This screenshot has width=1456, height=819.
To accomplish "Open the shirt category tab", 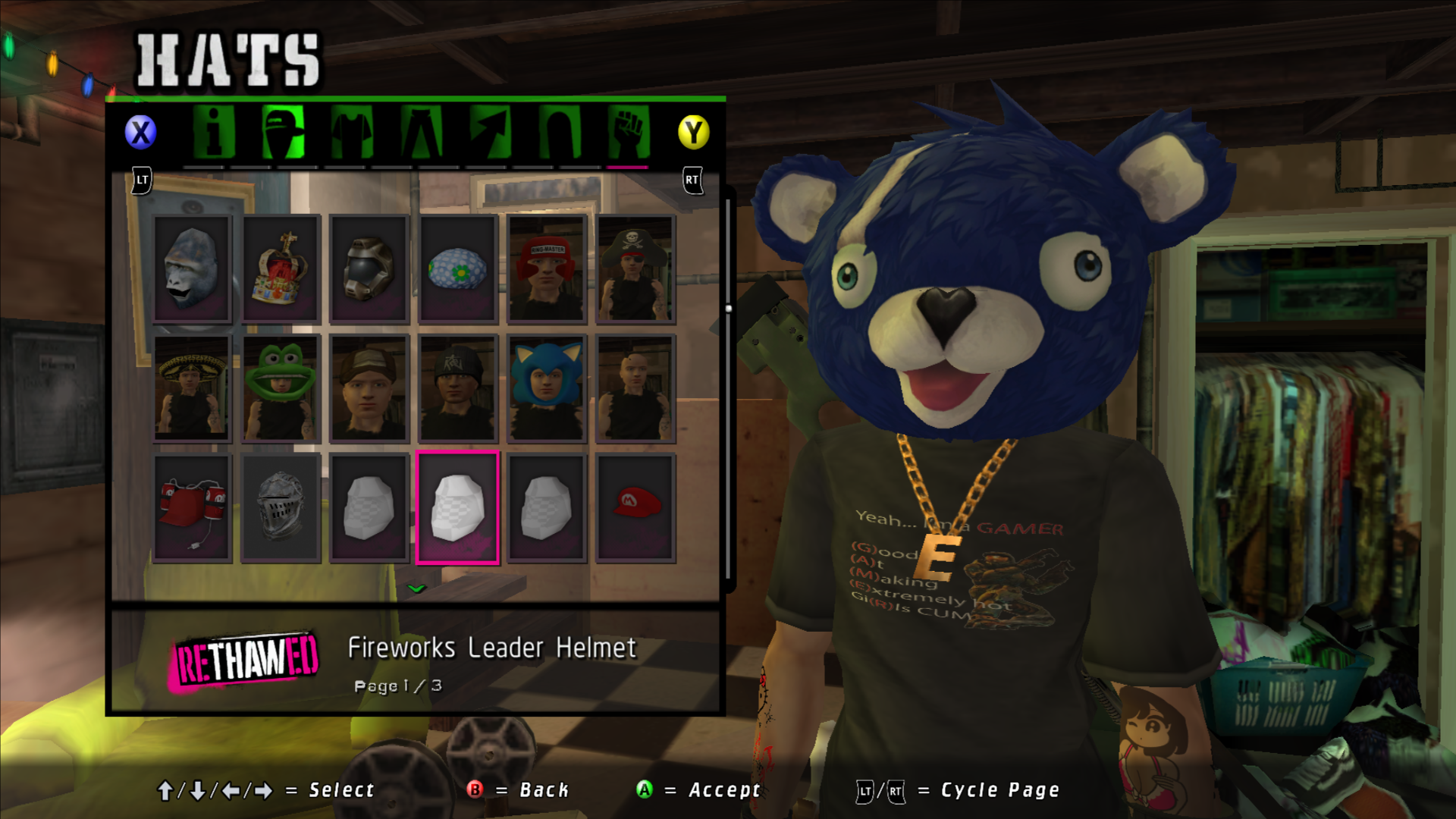I will (352, 132).
